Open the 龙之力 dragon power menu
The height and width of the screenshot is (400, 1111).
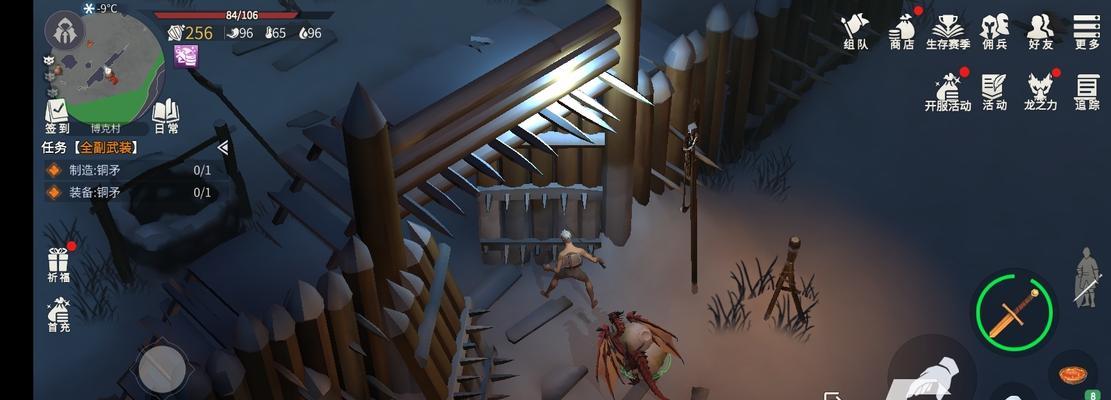pos(1040,90)
